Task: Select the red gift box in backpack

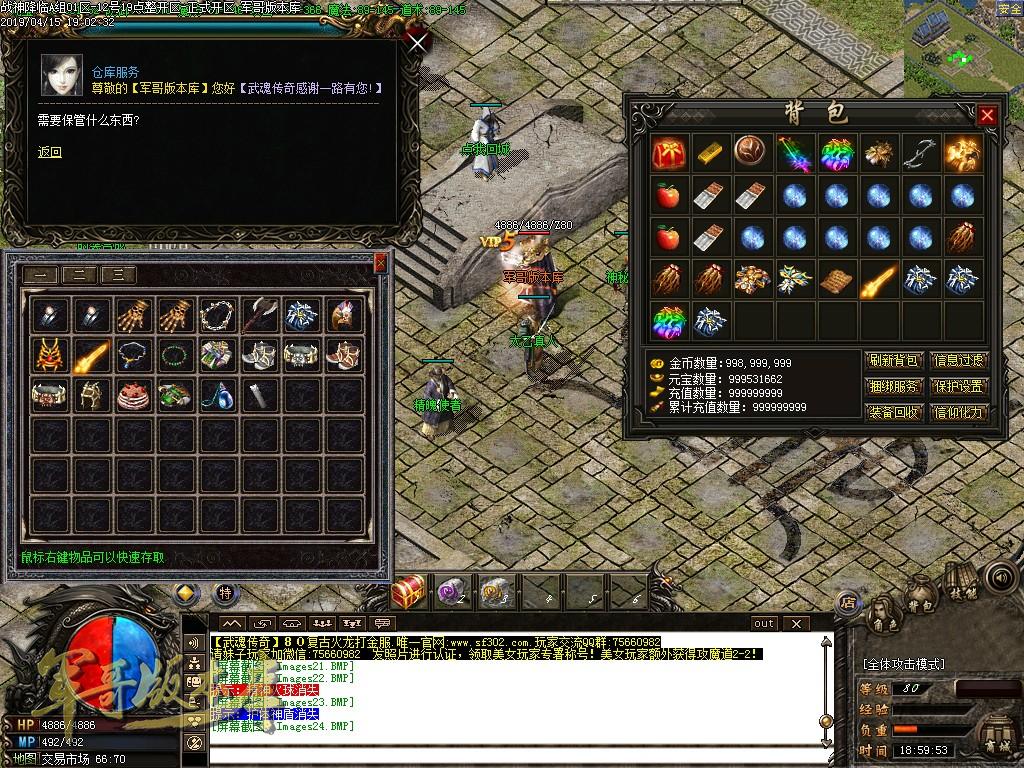Action: 667,153
